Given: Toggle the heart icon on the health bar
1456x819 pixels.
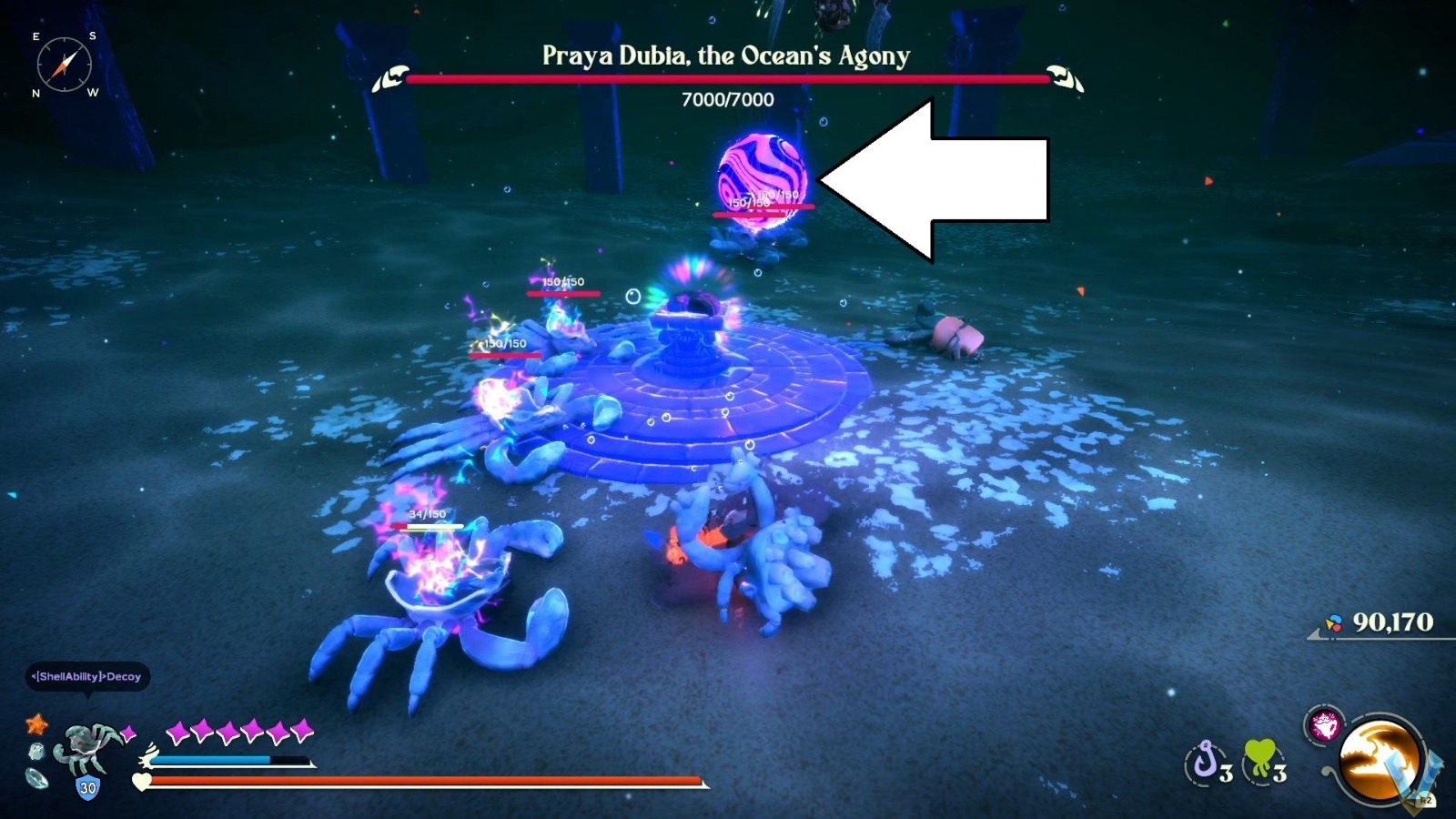Looking at the screenshot, I should [141, 782].
